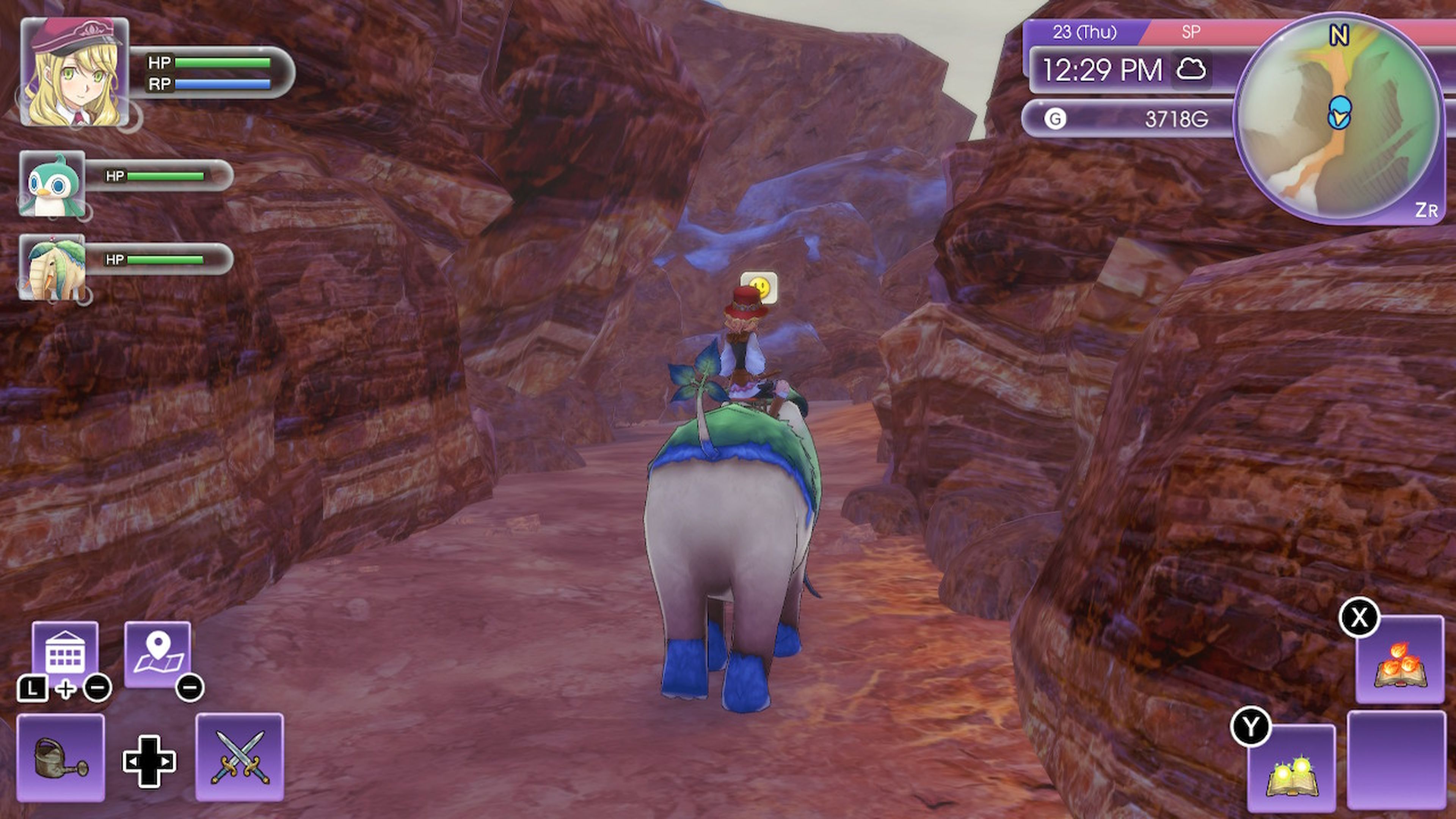Select the elephant companion portrait
This screenshot has width=1456, height=819.
[x=53, y=267]
